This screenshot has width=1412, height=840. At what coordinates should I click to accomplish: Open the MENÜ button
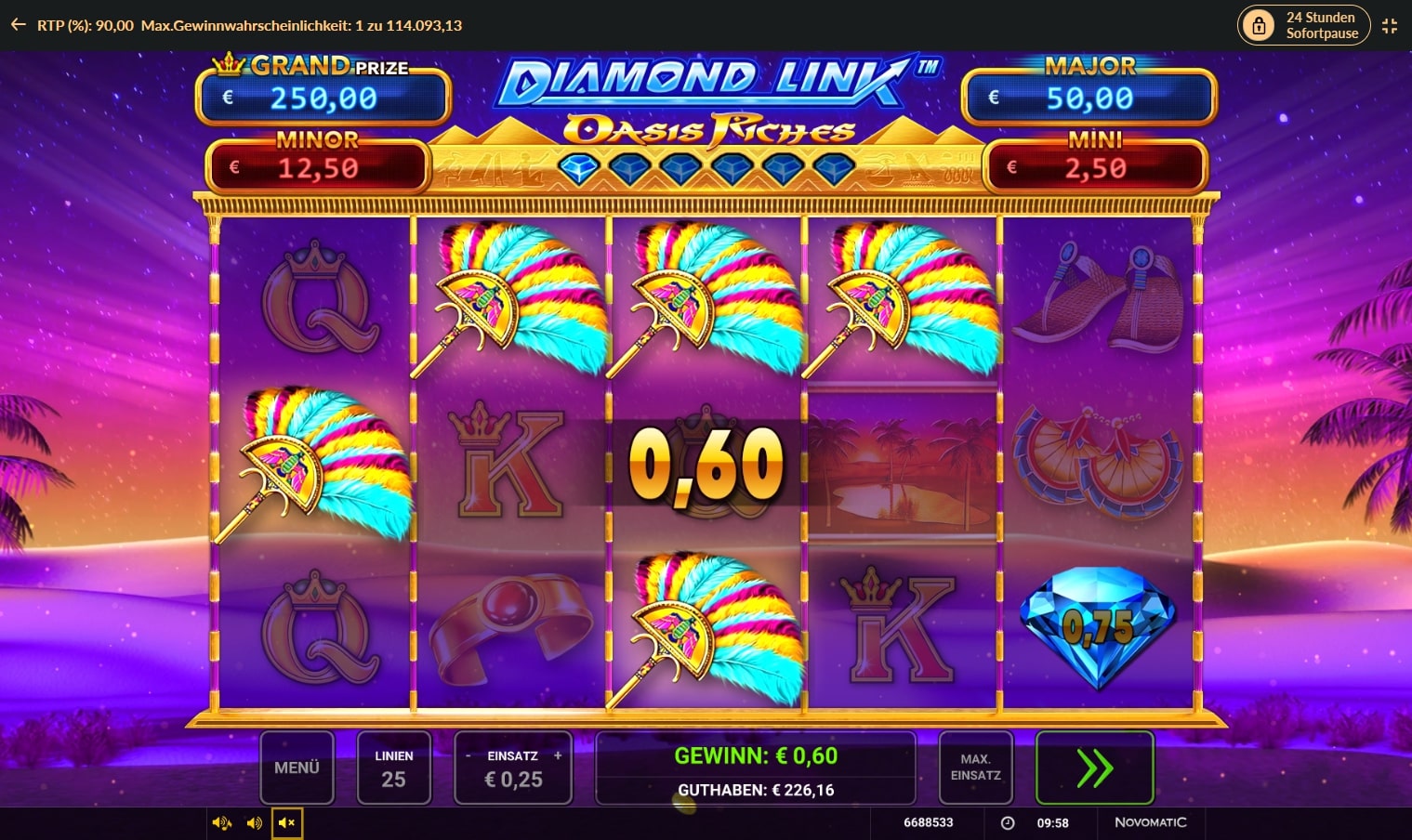point(297,768)
